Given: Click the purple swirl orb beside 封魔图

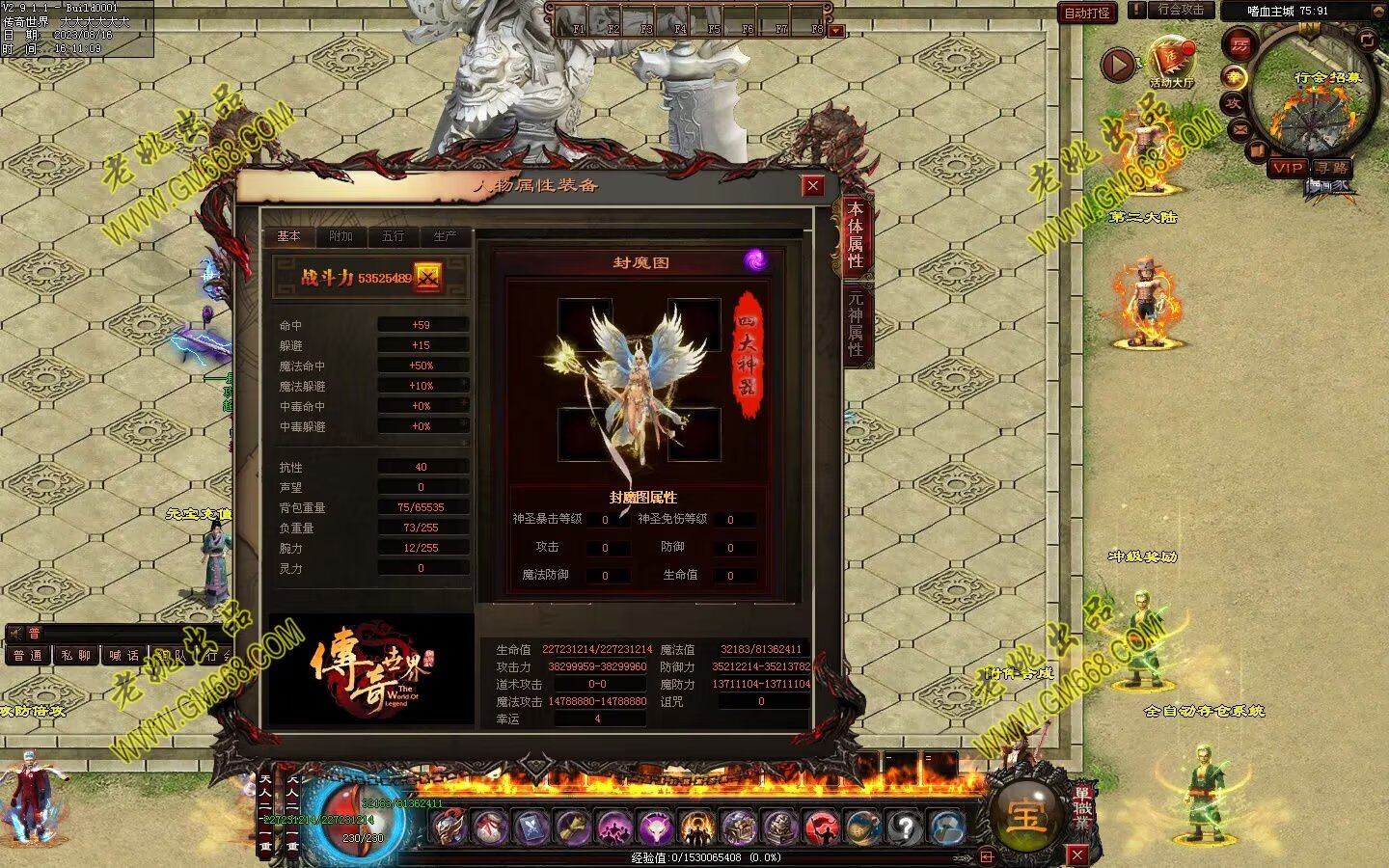Looking at the screenshot, I should pos(755,259).
